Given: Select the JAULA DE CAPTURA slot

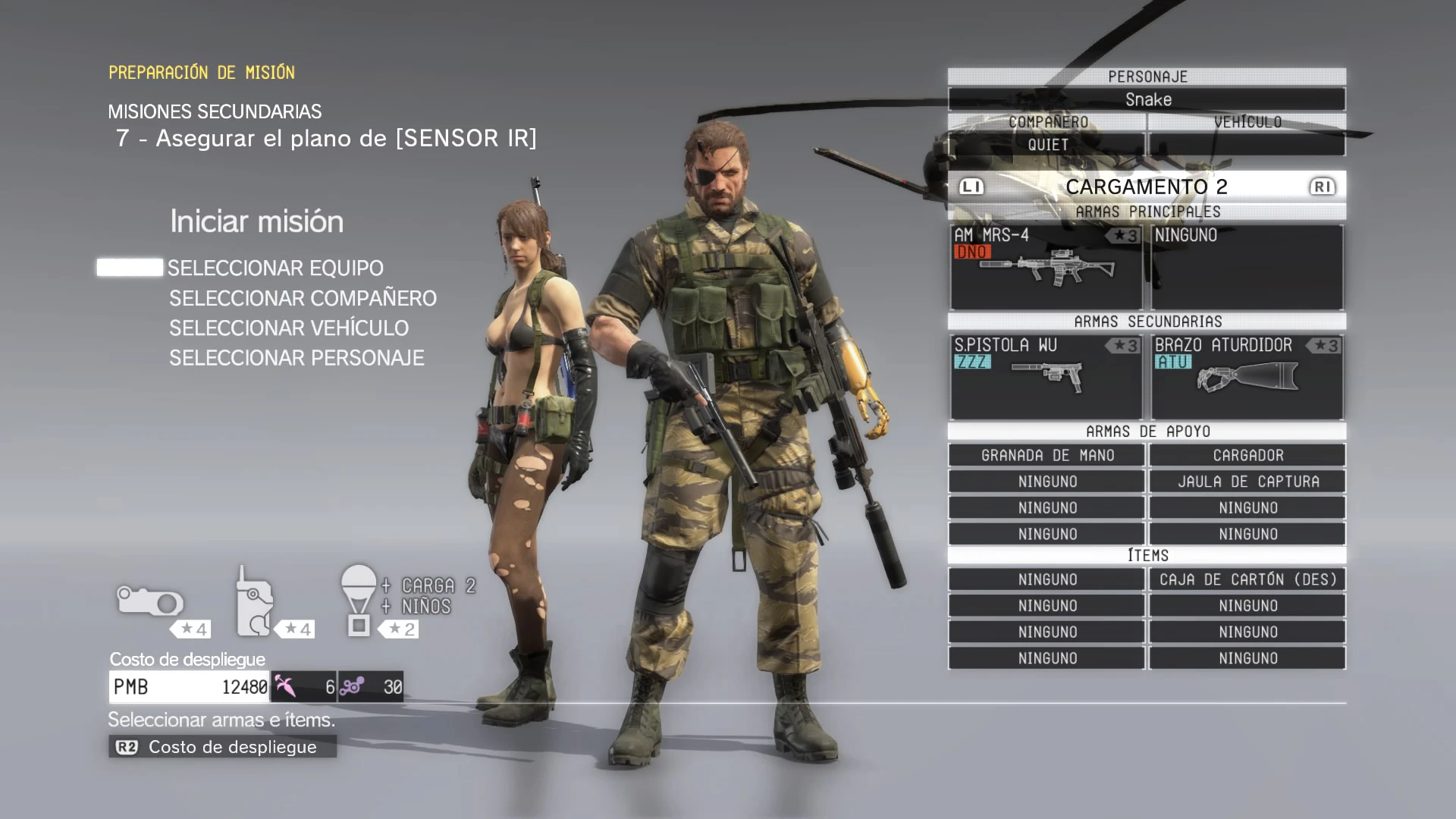Looking at the screenshot, I should (1247, 482).
